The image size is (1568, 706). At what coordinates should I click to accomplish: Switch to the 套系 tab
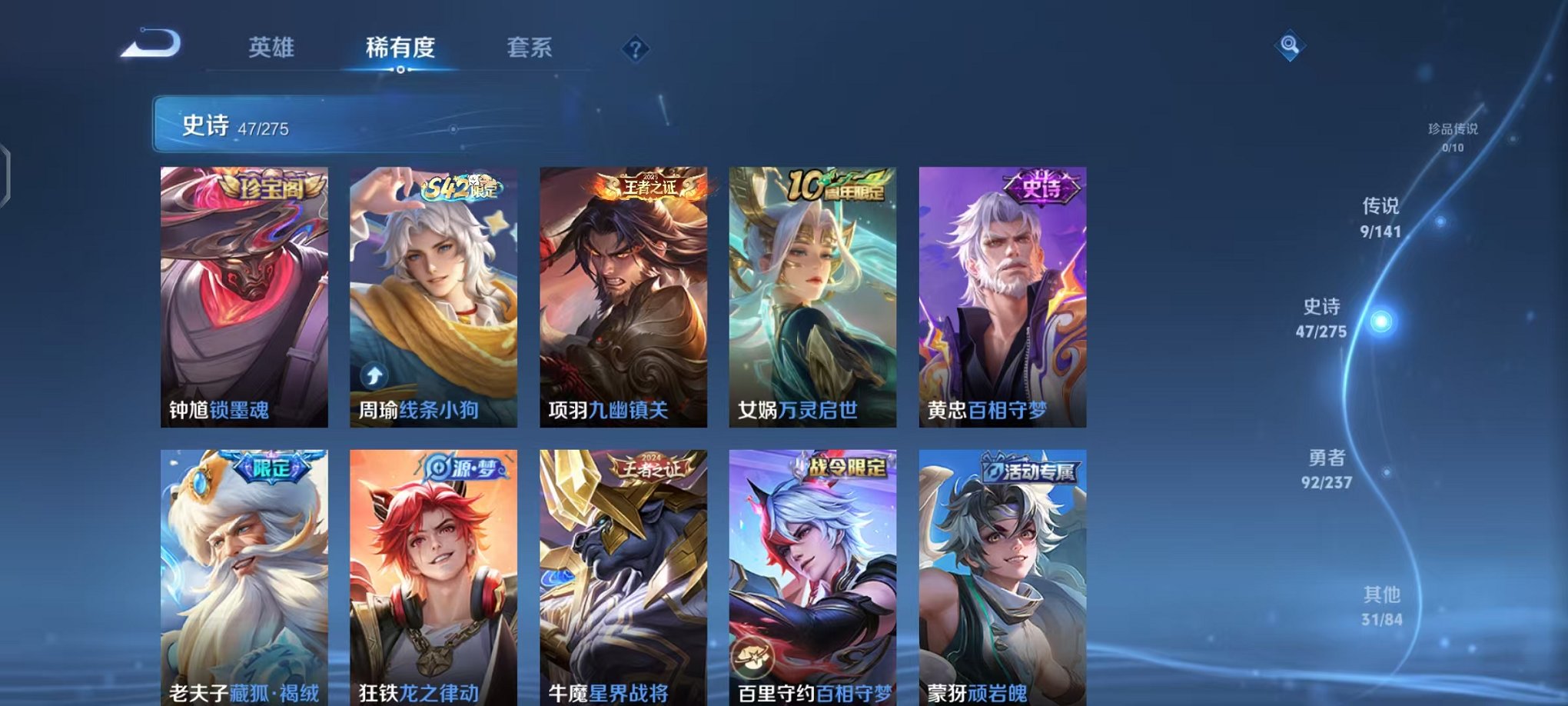point(531,48)
